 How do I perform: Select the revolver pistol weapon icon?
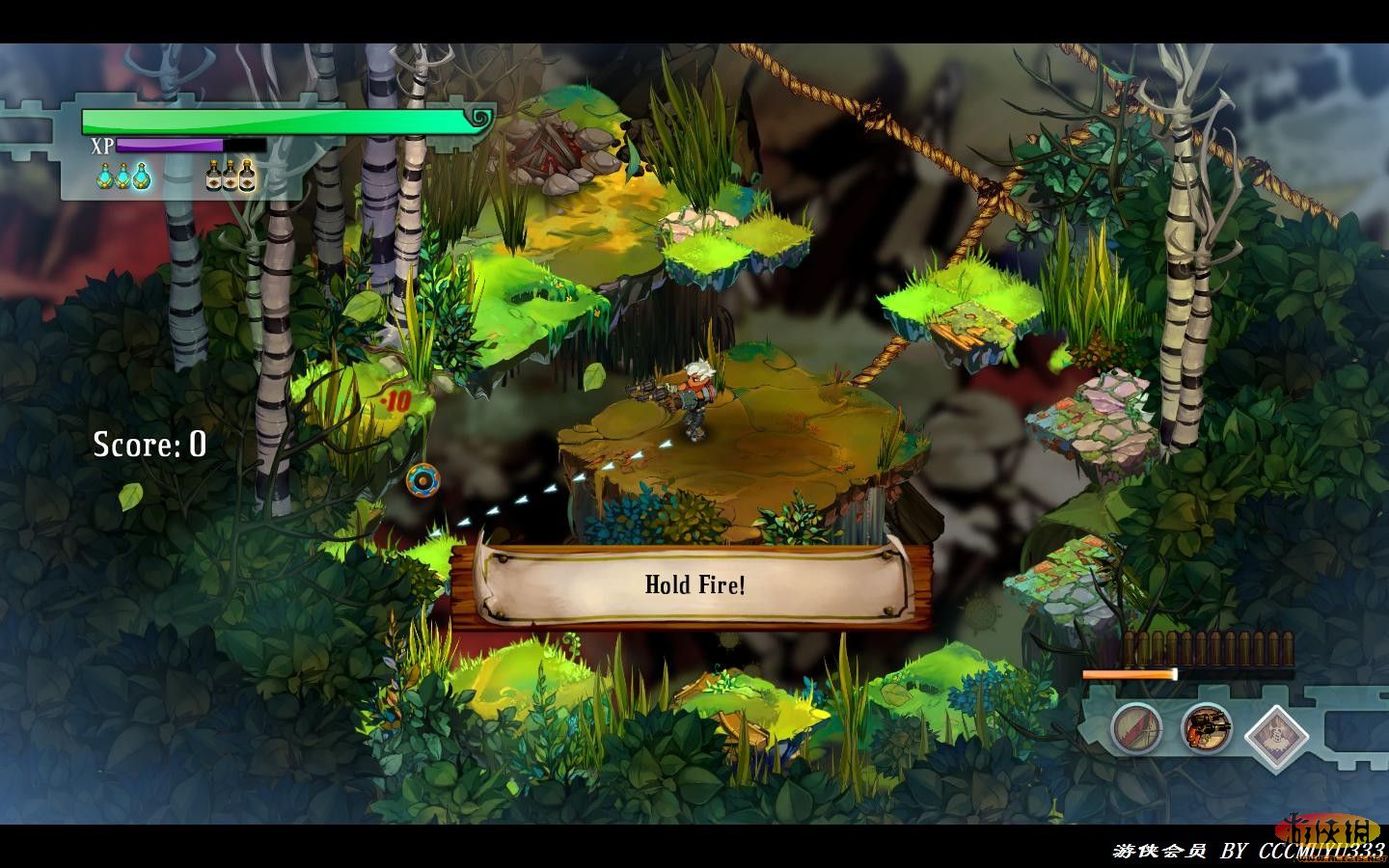1207,728
